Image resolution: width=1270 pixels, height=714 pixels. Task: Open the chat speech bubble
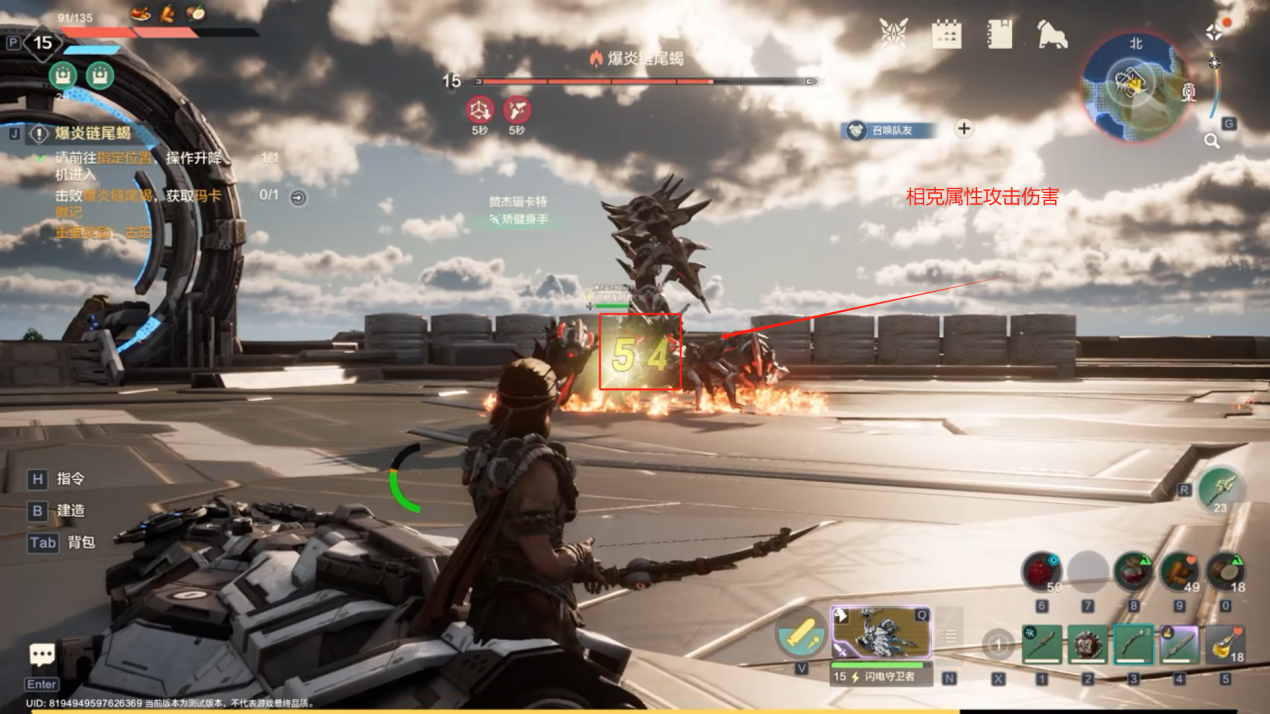42,655
